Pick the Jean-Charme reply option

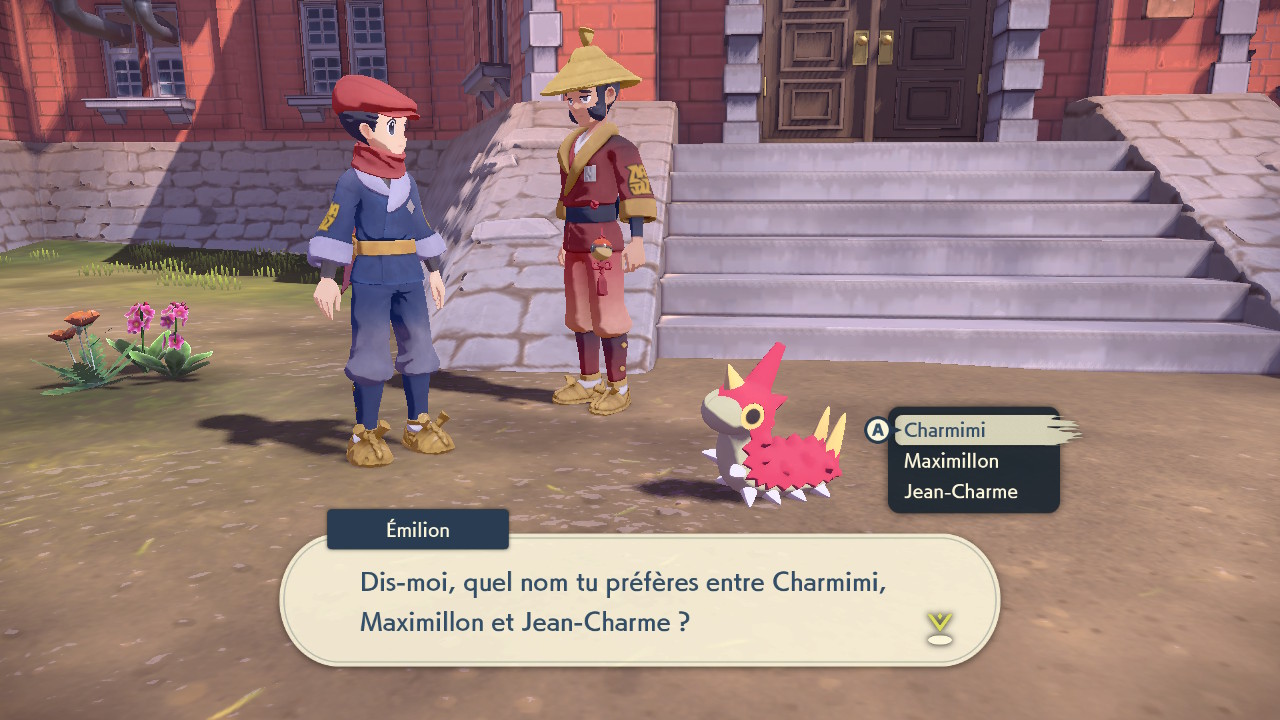pyautogui.click(x=960, y=492)
